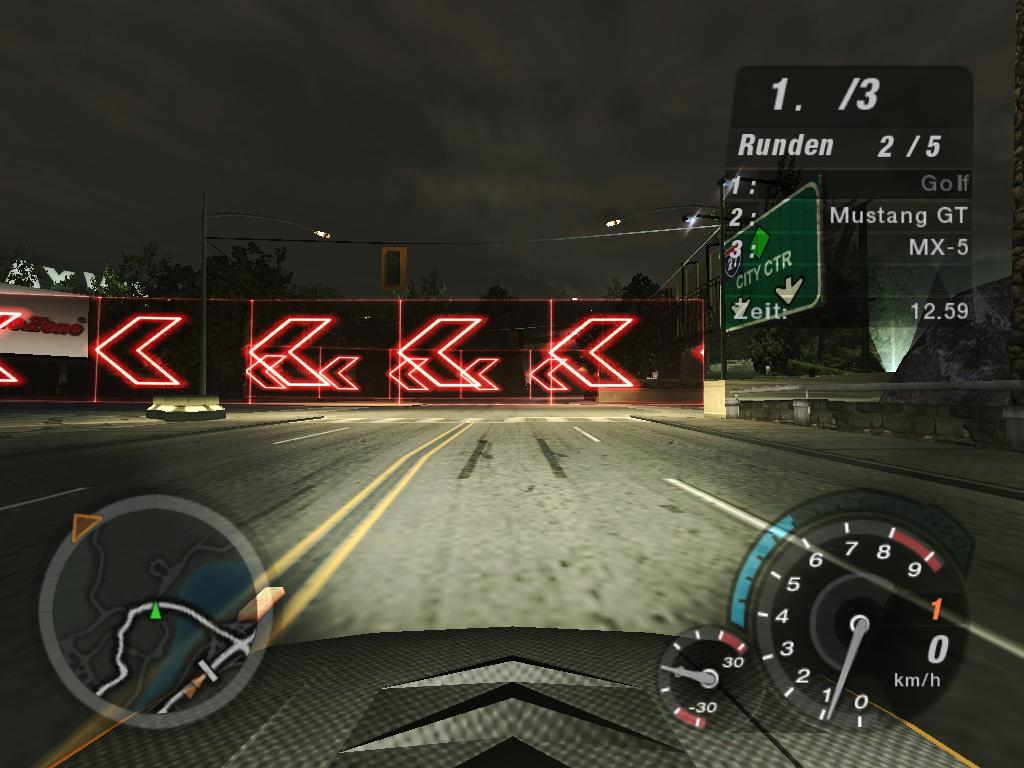The height and width of the screenshot is (768, 1024).
Task: Pick the MX-5 entry in the standings
Action: pos(852,247)
